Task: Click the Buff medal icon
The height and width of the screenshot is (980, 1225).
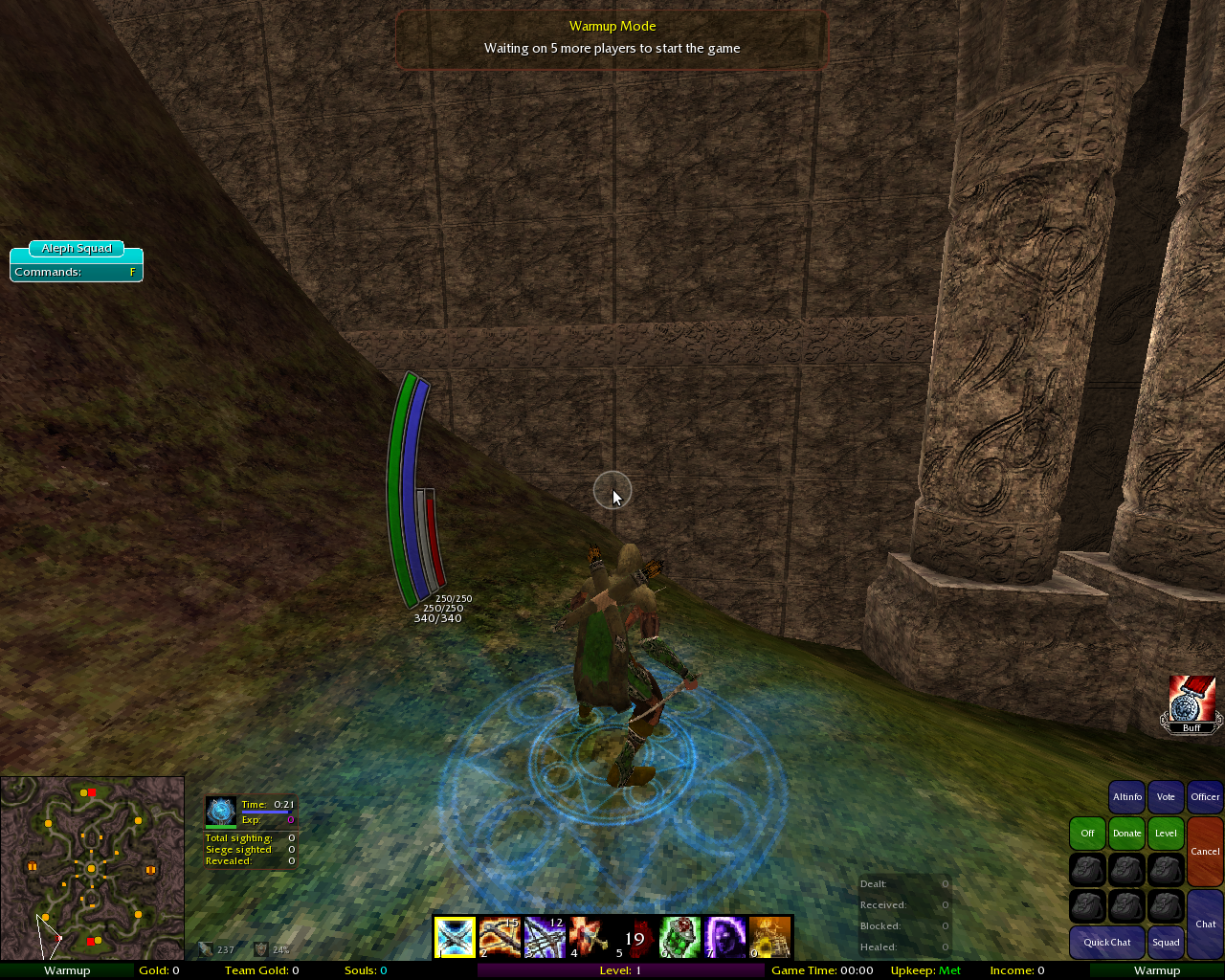Action: [1192, 704]
